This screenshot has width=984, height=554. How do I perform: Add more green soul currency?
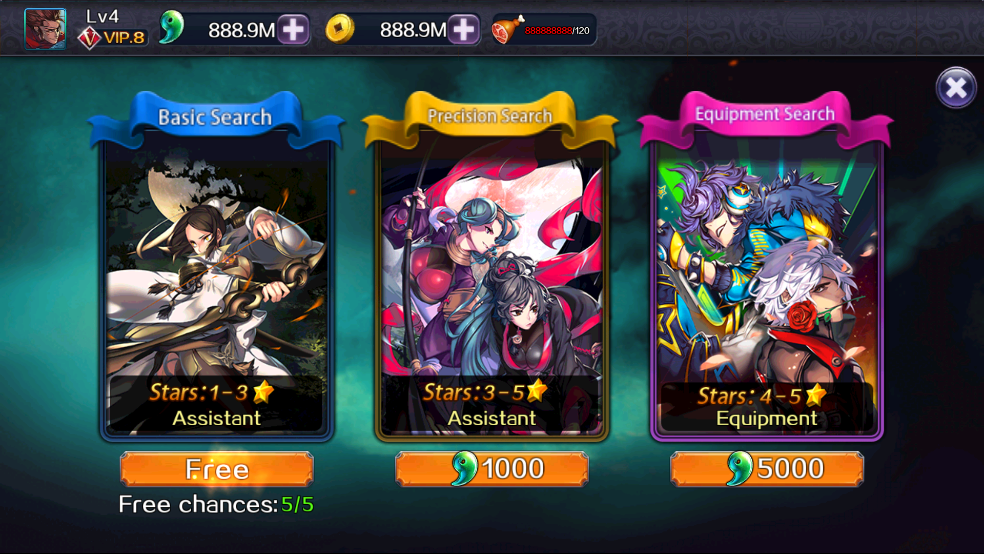293,30
